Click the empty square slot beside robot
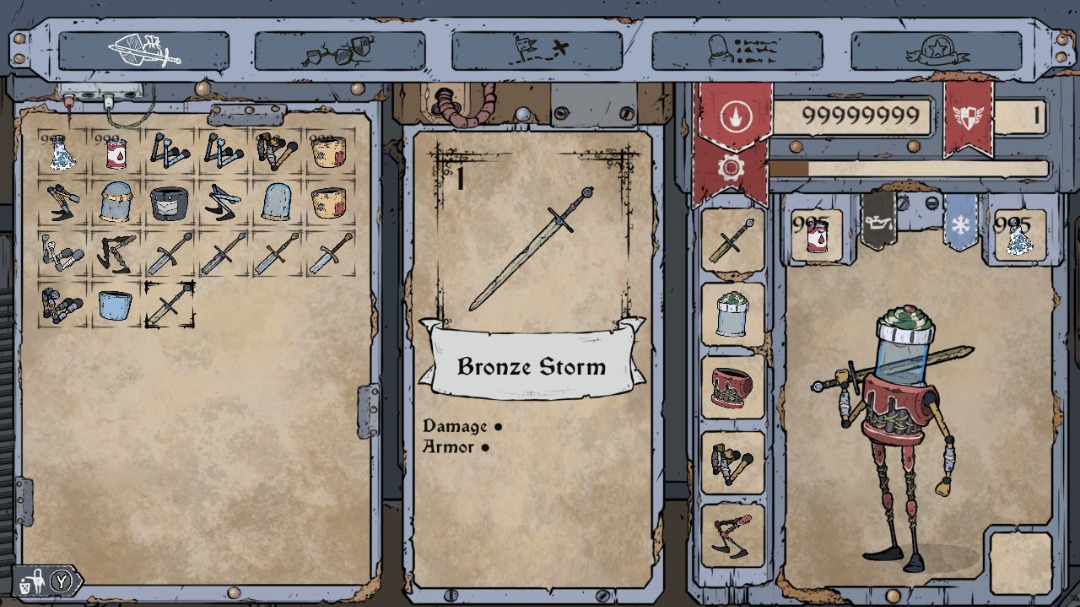1080x607 pixels. (1020, 563)
